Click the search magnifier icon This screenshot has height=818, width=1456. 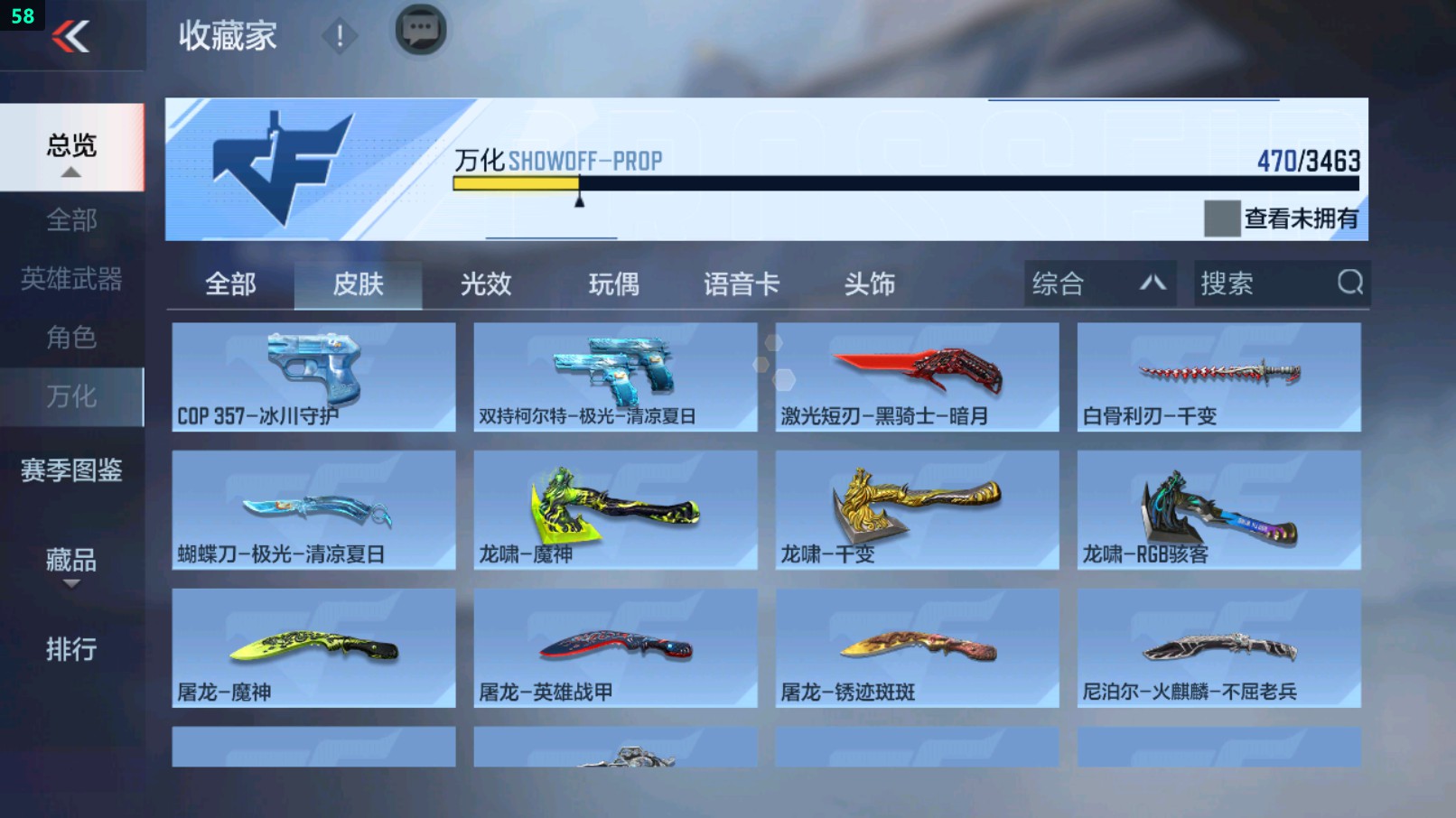coord(1349,284)
